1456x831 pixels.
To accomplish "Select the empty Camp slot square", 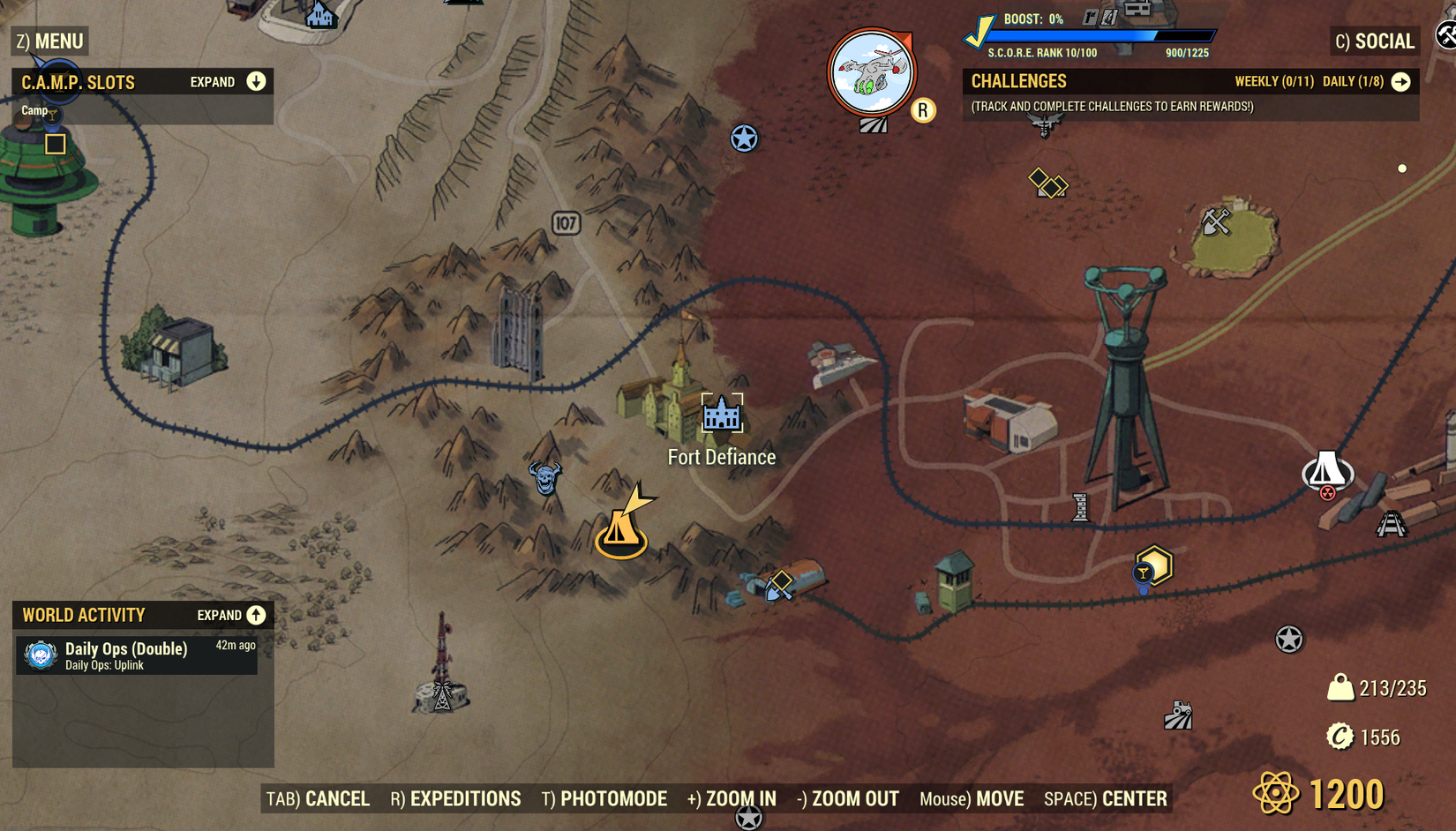I will pos(55,145).
